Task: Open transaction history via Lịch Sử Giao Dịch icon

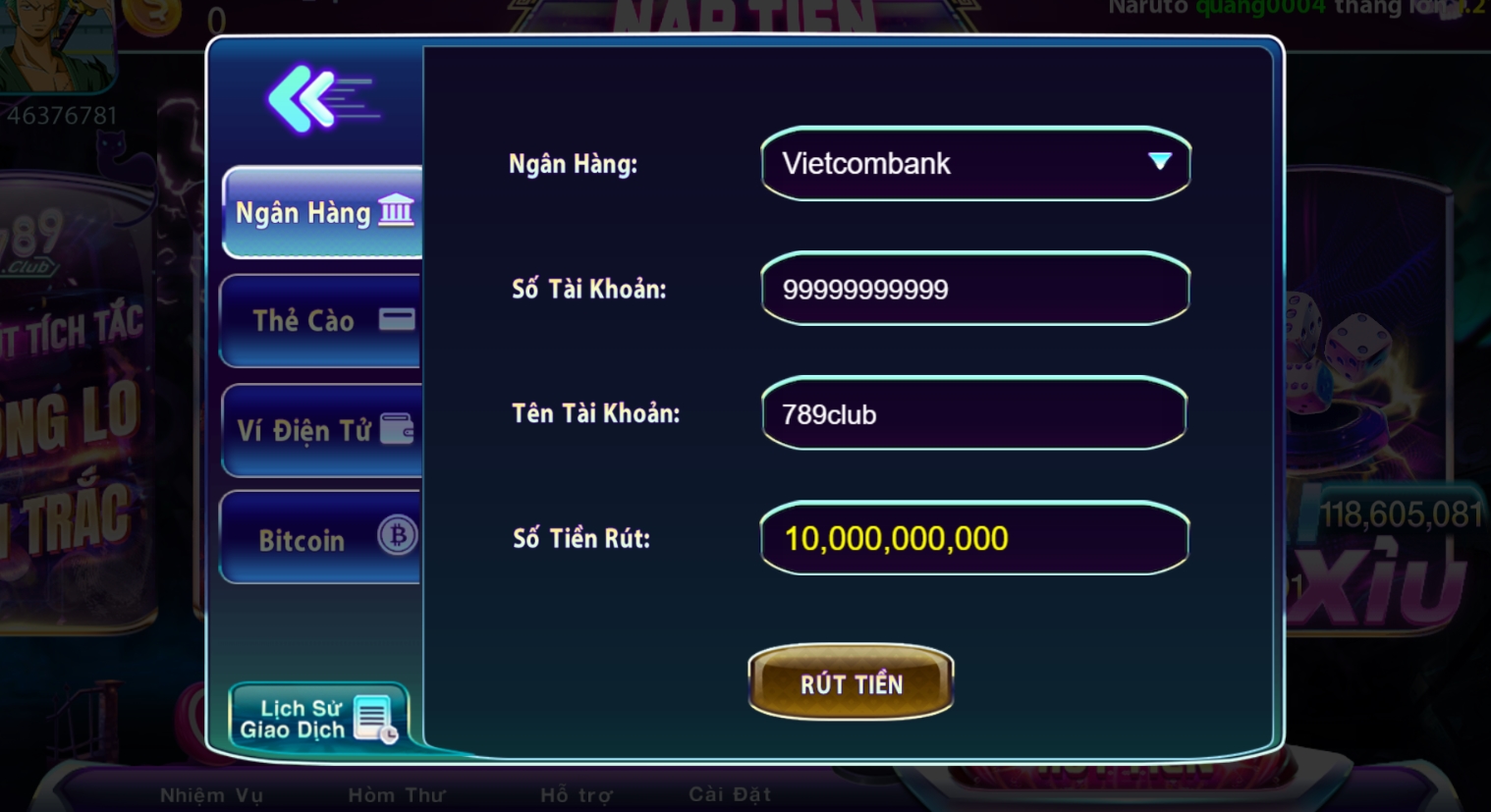Action: tap(370, 717)
